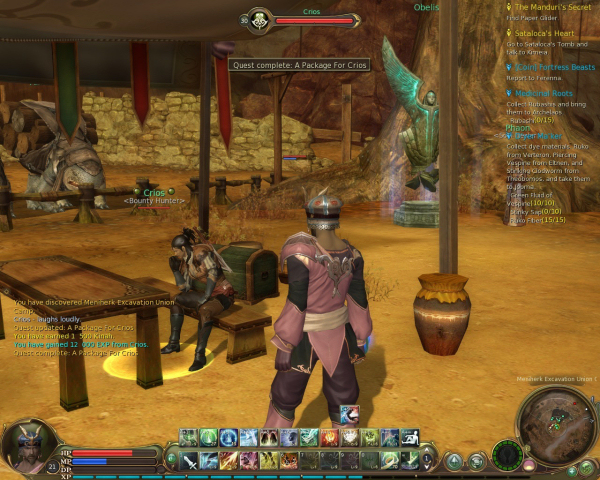
Task: Open the green radar dial by minimap
Action: point(507,455)
